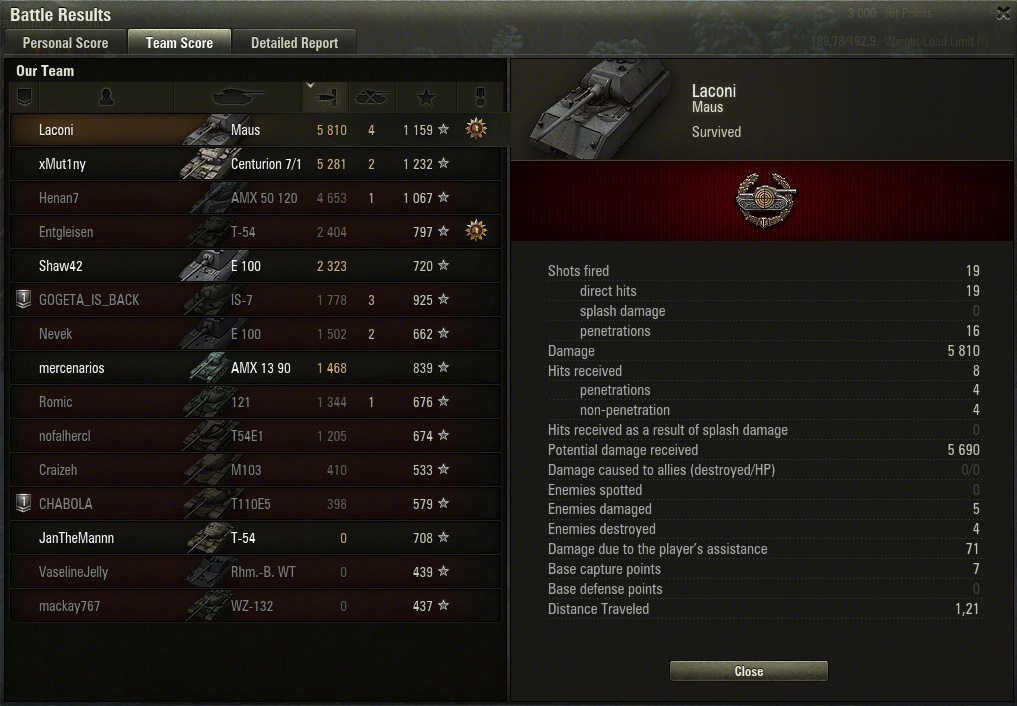This screenshot has width=1017, height=706.
Task: Sort team by experience star column
Action: [x=426, y=97]
